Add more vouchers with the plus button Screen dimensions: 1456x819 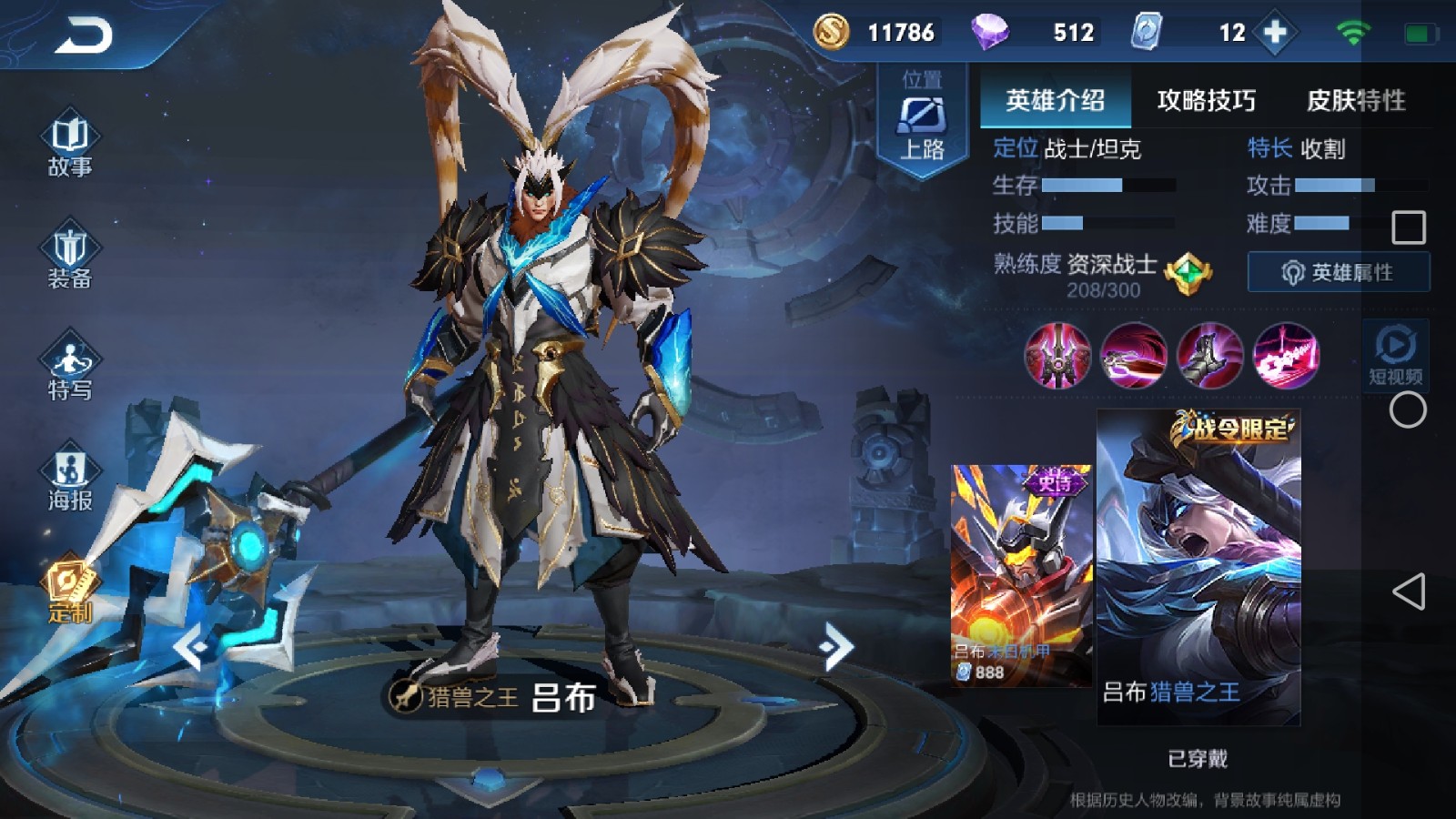pyautogui.click(x=1275, y=33)
